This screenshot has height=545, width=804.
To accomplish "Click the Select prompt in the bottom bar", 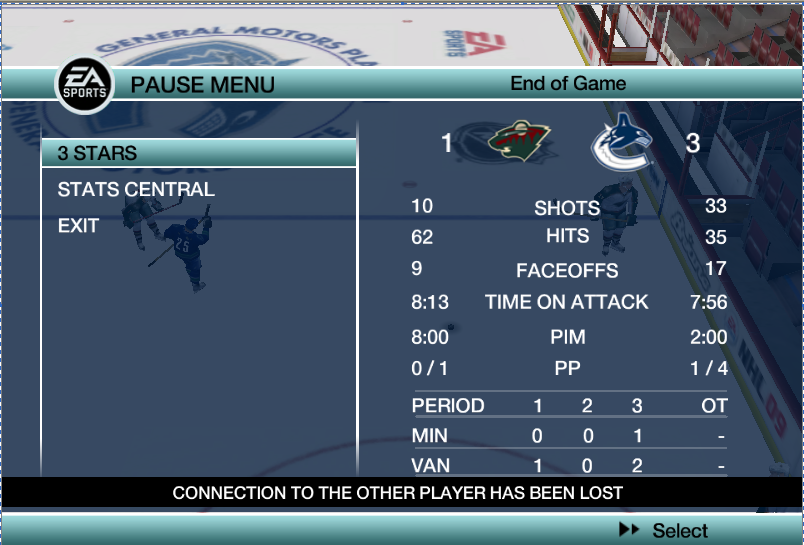I will point(666,531).
